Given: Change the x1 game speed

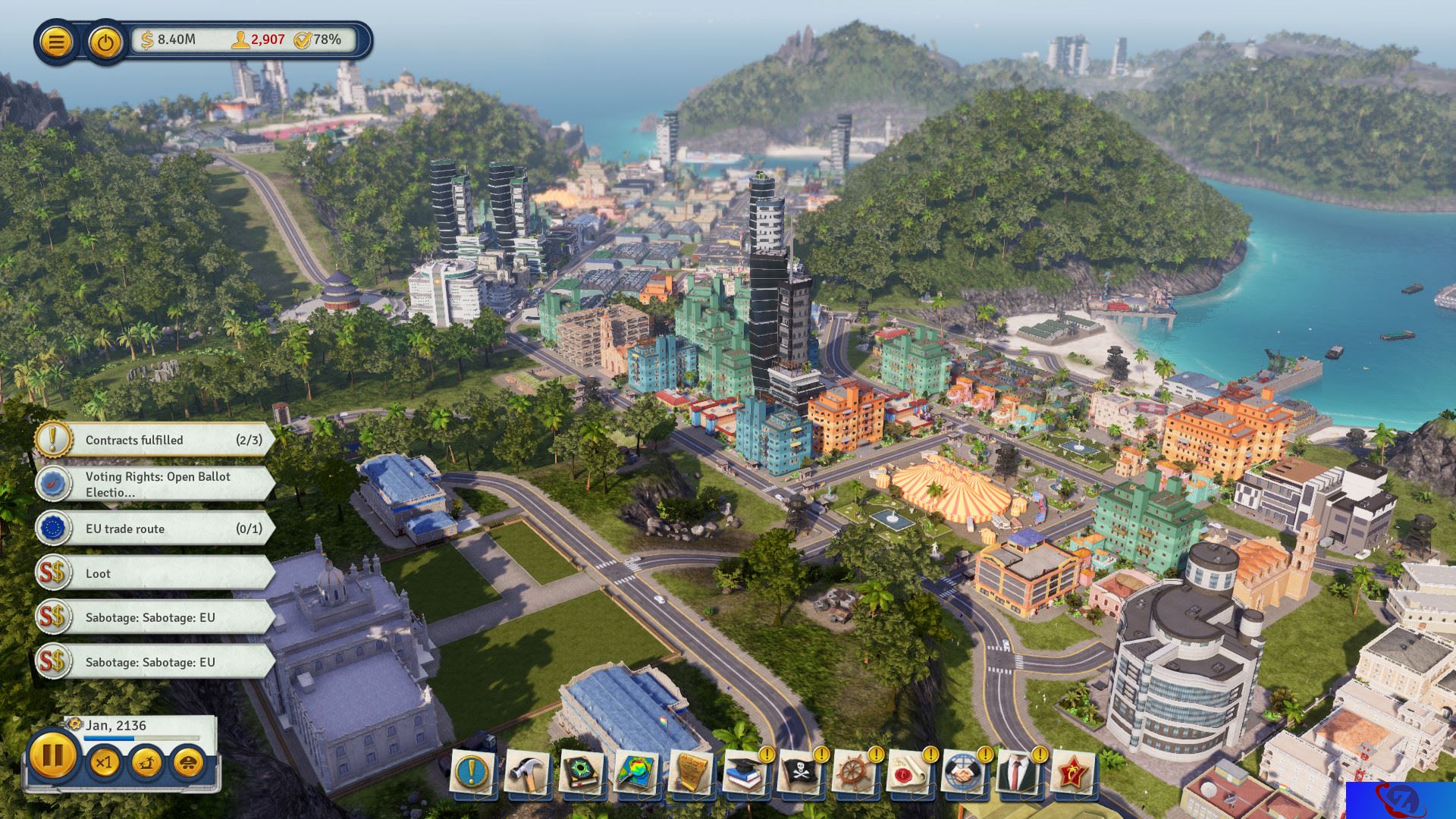Looking at the screenshot, I should (104, 761).
